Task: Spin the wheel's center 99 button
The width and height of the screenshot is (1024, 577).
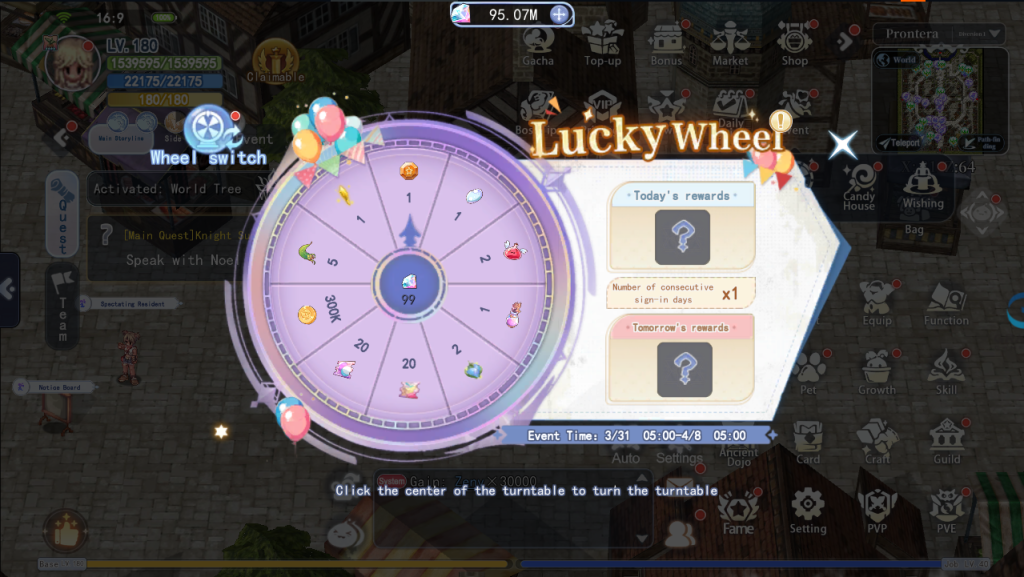Action: point(409,288)
